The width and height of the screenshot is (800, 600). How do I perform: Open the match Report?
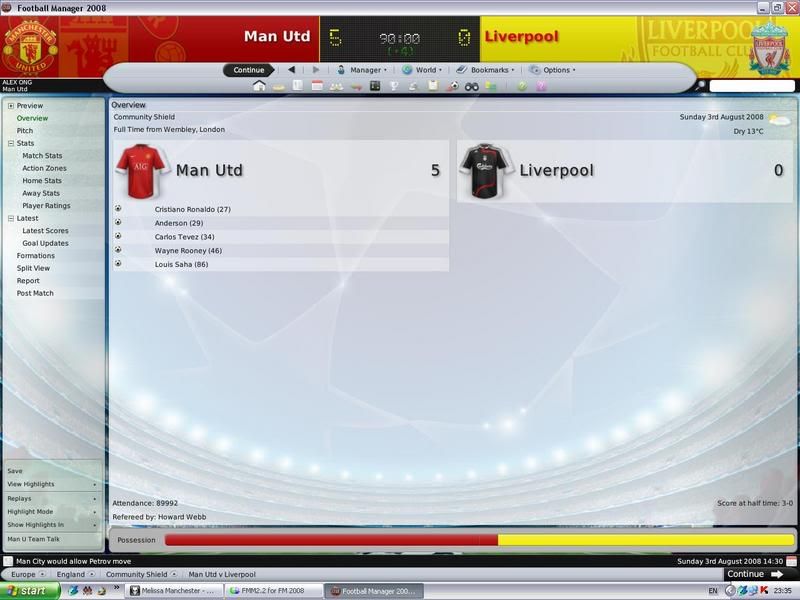(x=28, y=281)
